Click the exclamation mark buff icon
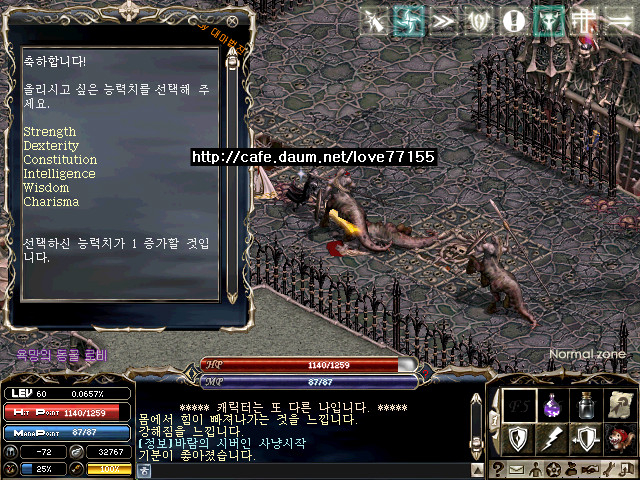Image resolution: width=640 pixels, height=480 pixels. pos(513,20)
